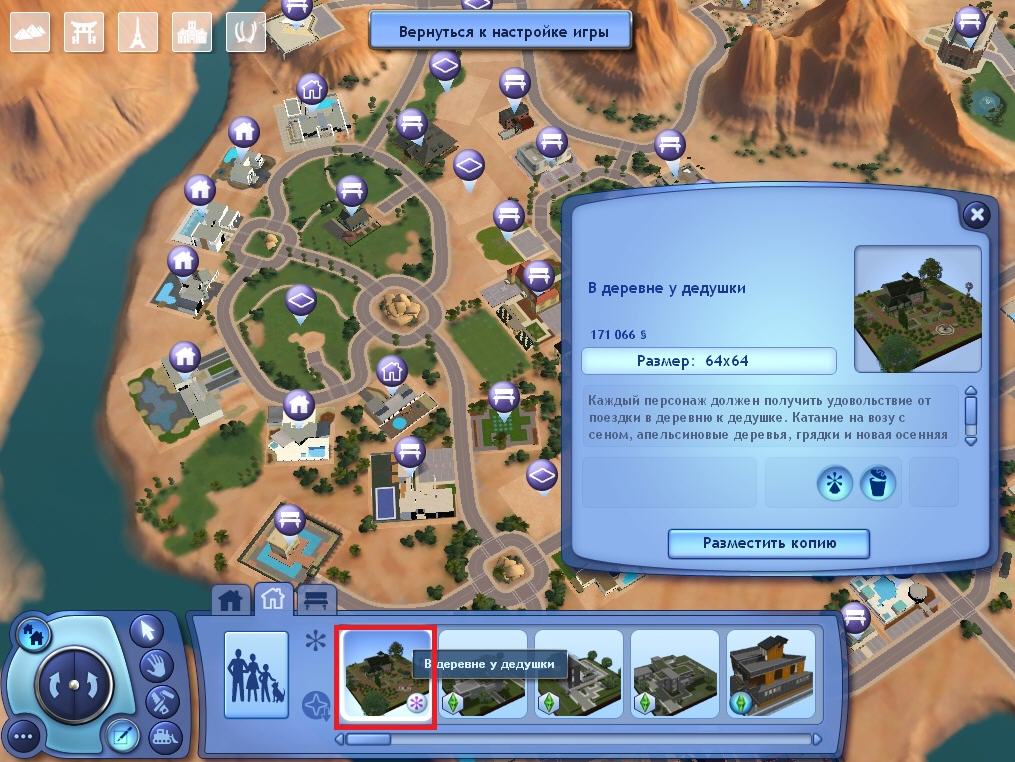Activate the bulldozer tool
1015x762 pixels.
click(x=161, y=738)
